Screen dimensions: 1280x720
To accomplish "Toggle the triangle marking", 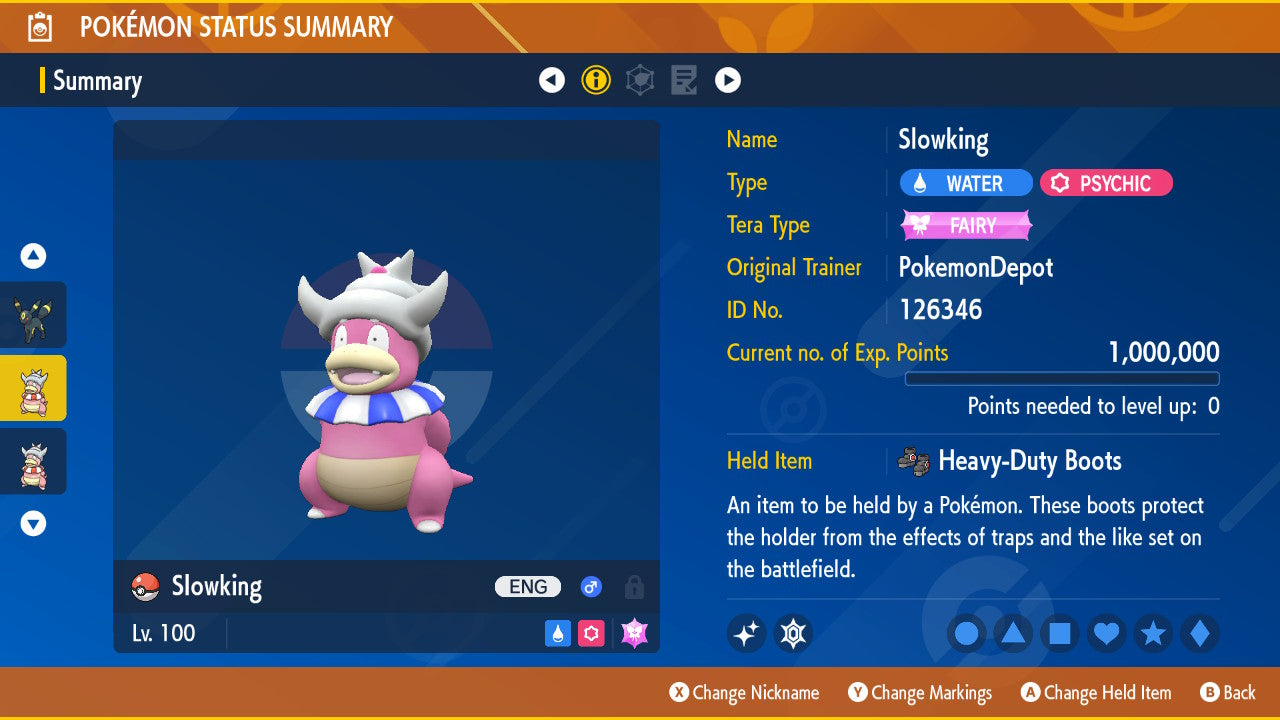I will pos(1013,633).
